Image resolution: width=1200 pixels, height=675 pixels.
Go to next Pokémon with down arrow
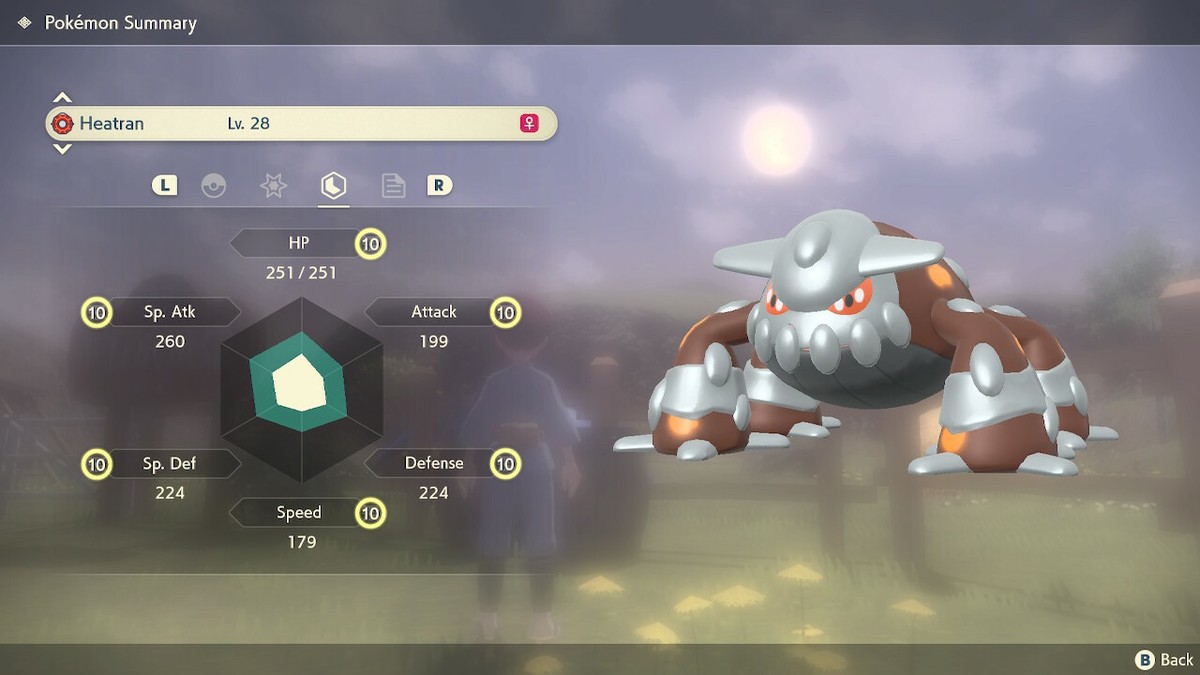tap(62, 149)
